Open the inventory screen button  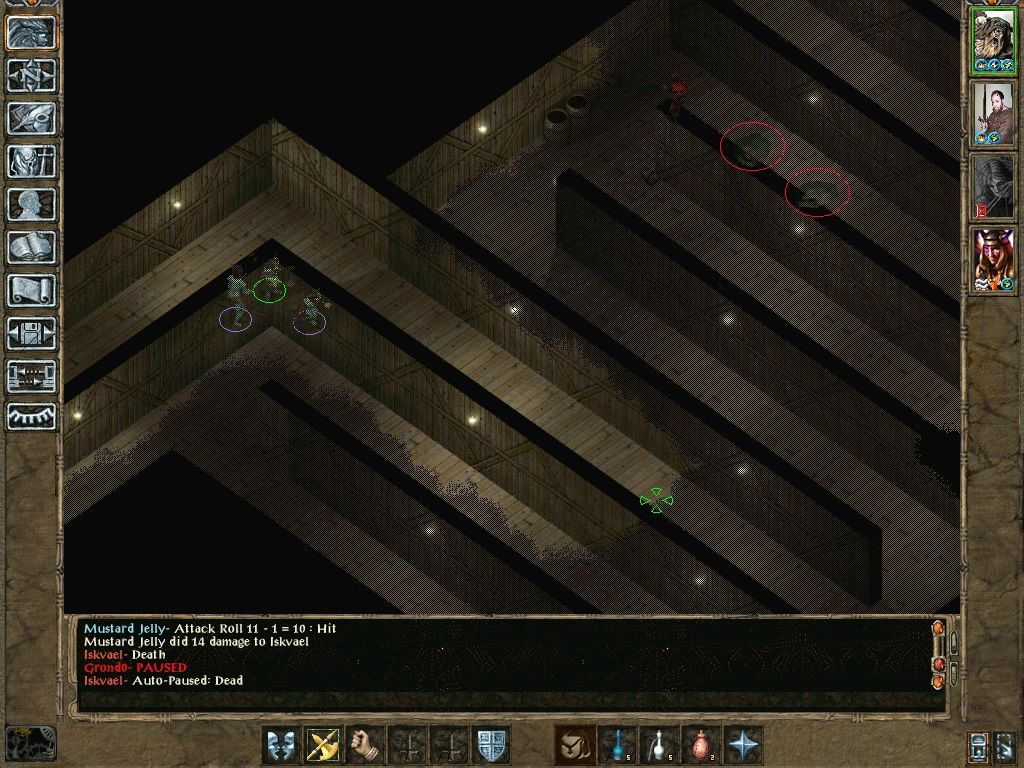tap(31, 162)
